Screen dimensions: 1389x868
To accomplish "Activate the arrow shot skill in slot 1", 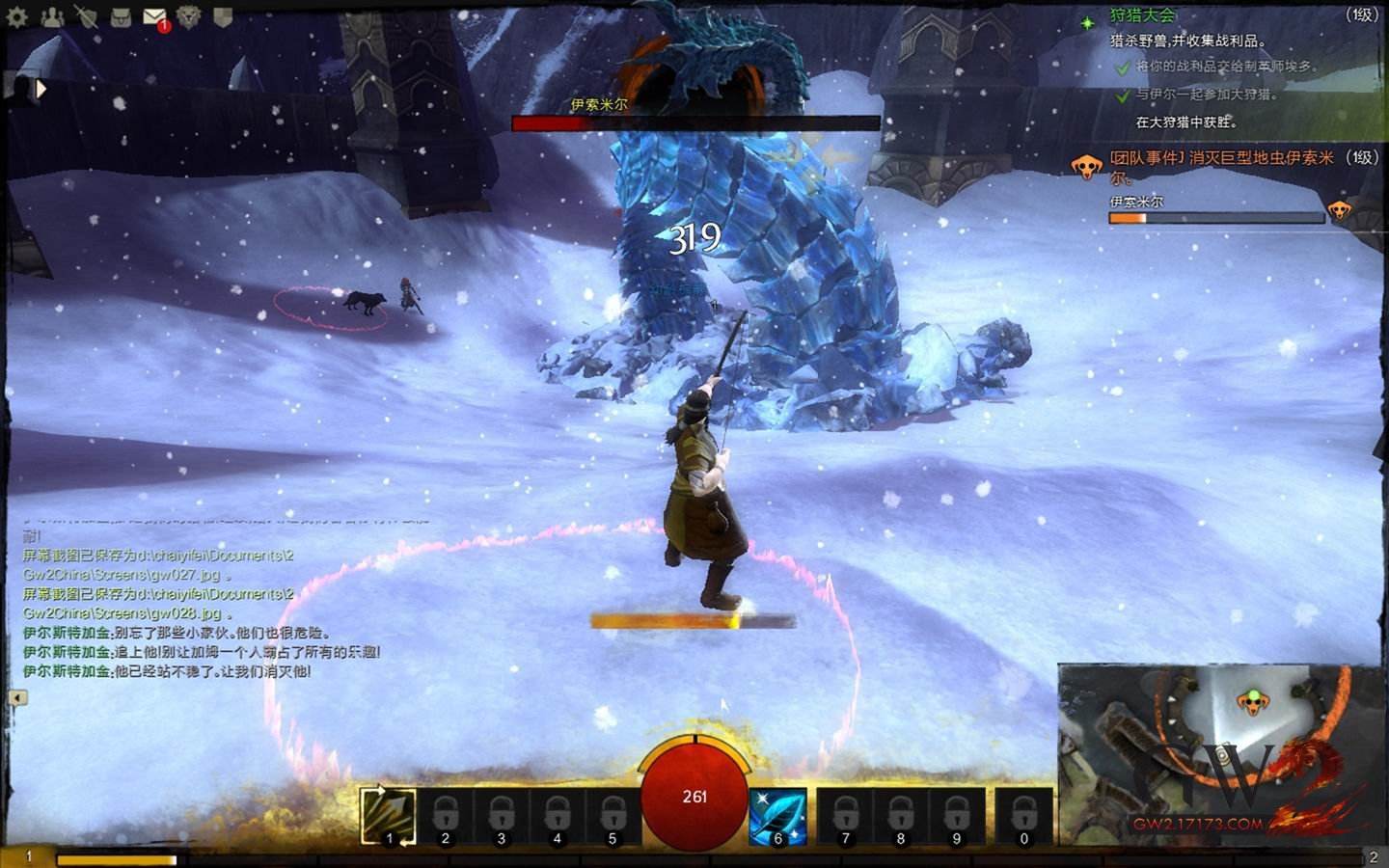I will (389, 816).
